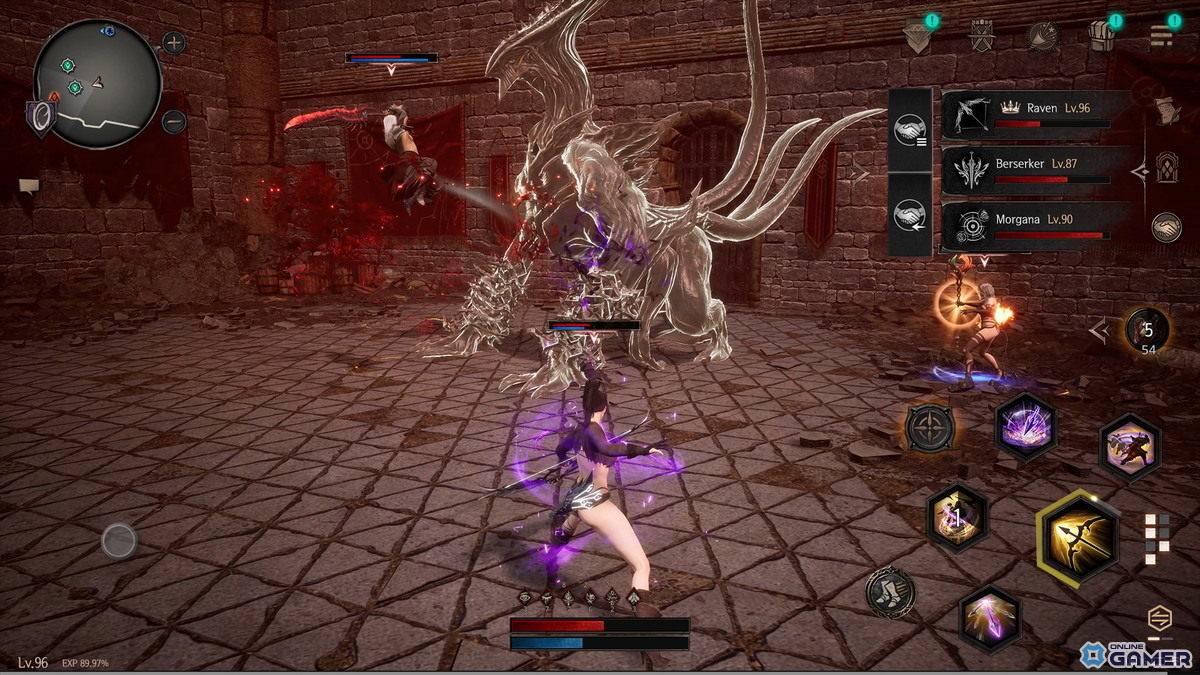The image size is (1200, 675).
Task: Select party member Raven Lv.96
Action: (x=1035, y=114)
